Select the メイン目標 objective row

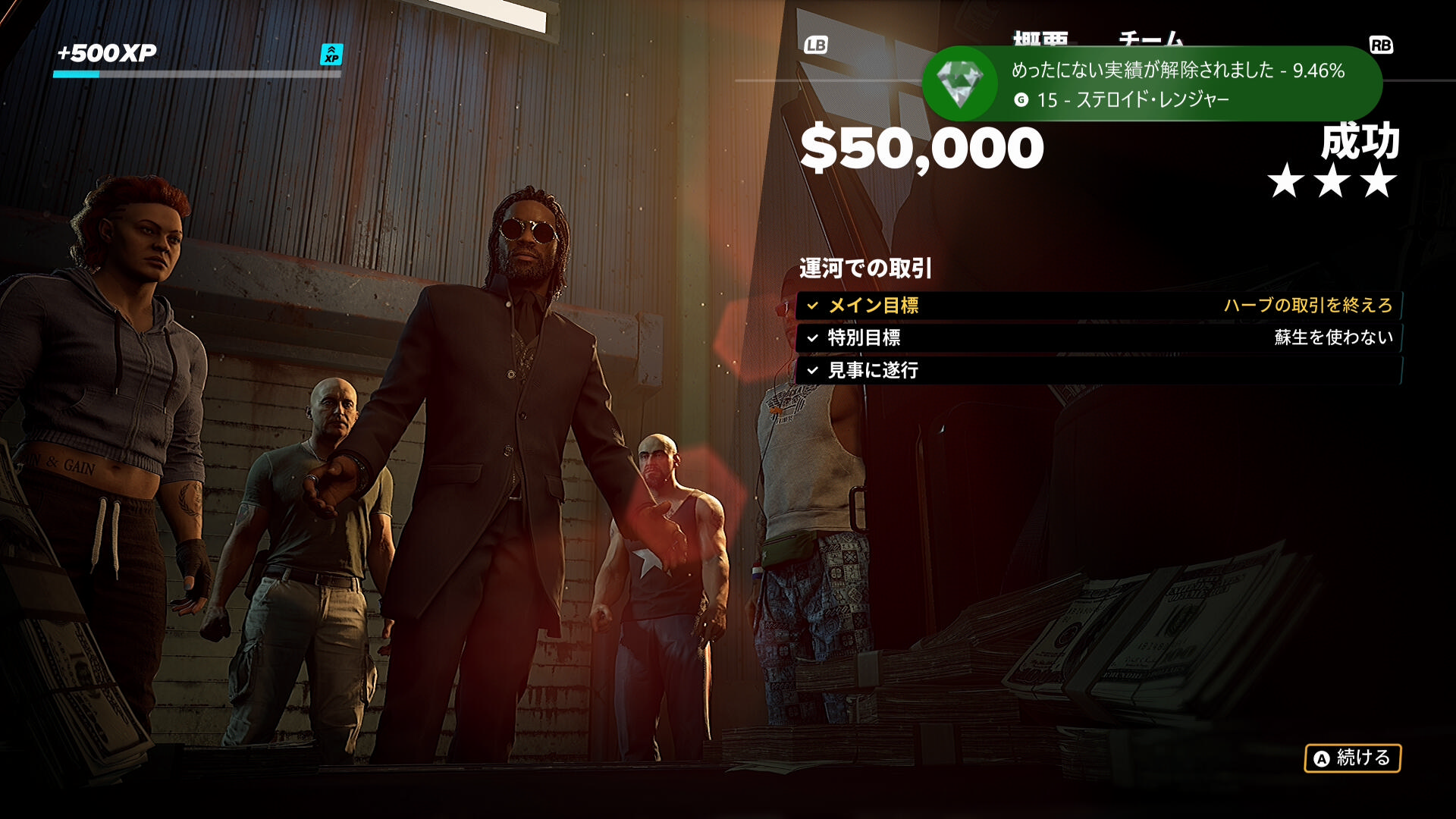point(1098,306)
